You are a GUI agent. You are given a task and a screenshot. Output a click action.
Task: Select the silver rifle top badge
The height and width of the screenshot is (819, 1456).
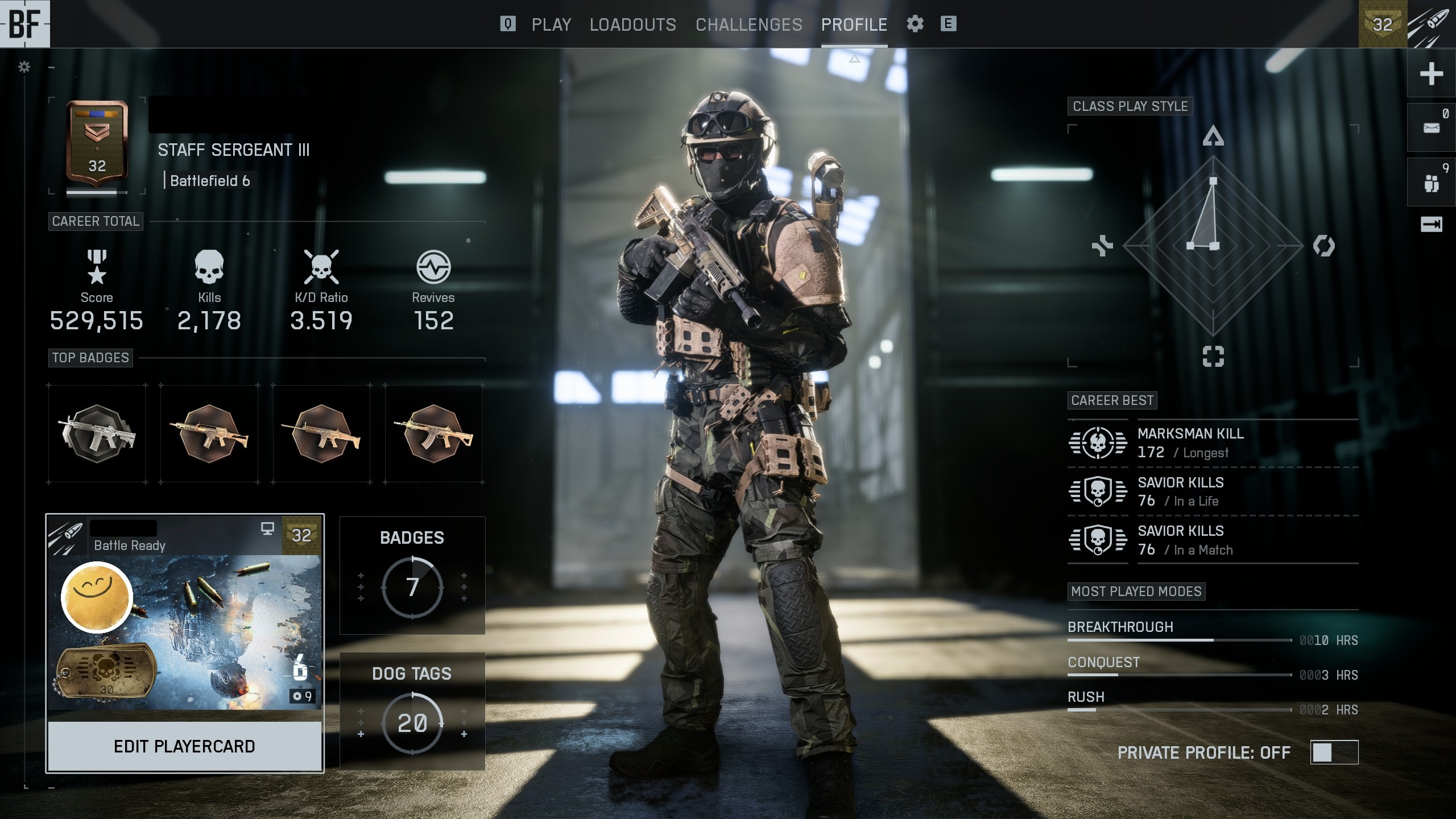pyautogui.click(x=97, y=433)
